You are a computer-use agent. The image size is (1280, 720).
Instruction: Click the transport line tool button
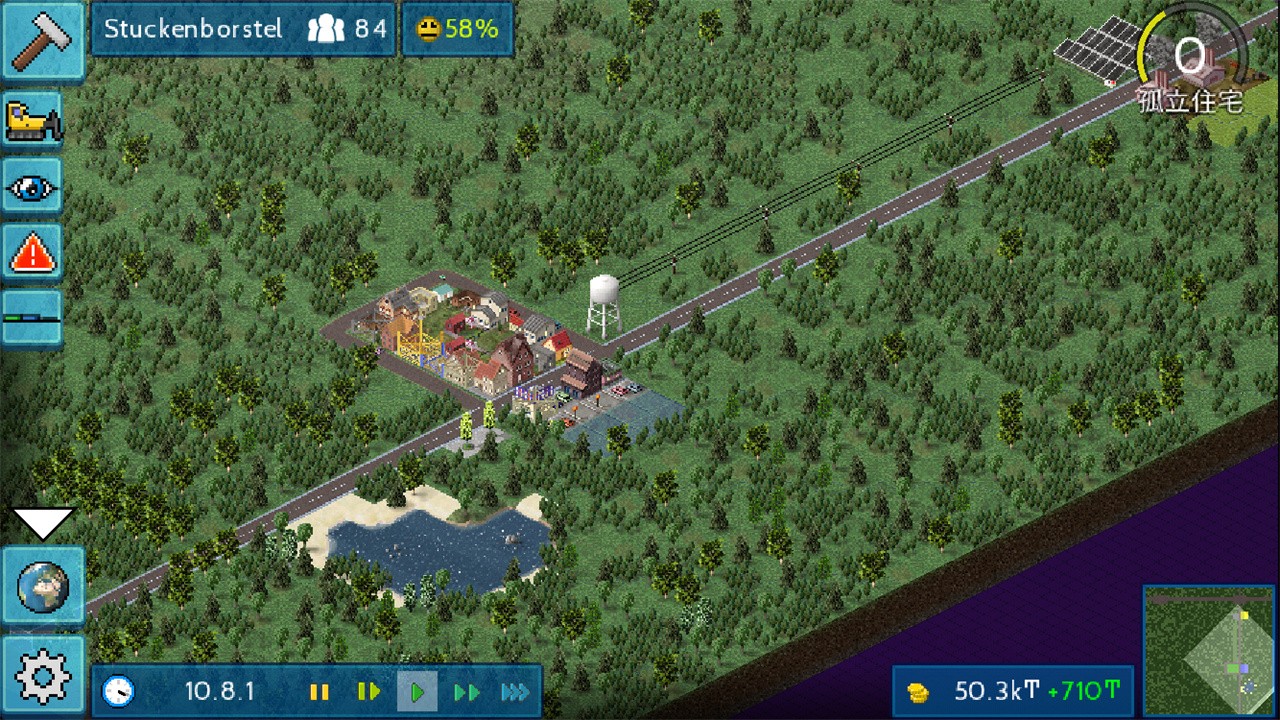coord(34,318)
